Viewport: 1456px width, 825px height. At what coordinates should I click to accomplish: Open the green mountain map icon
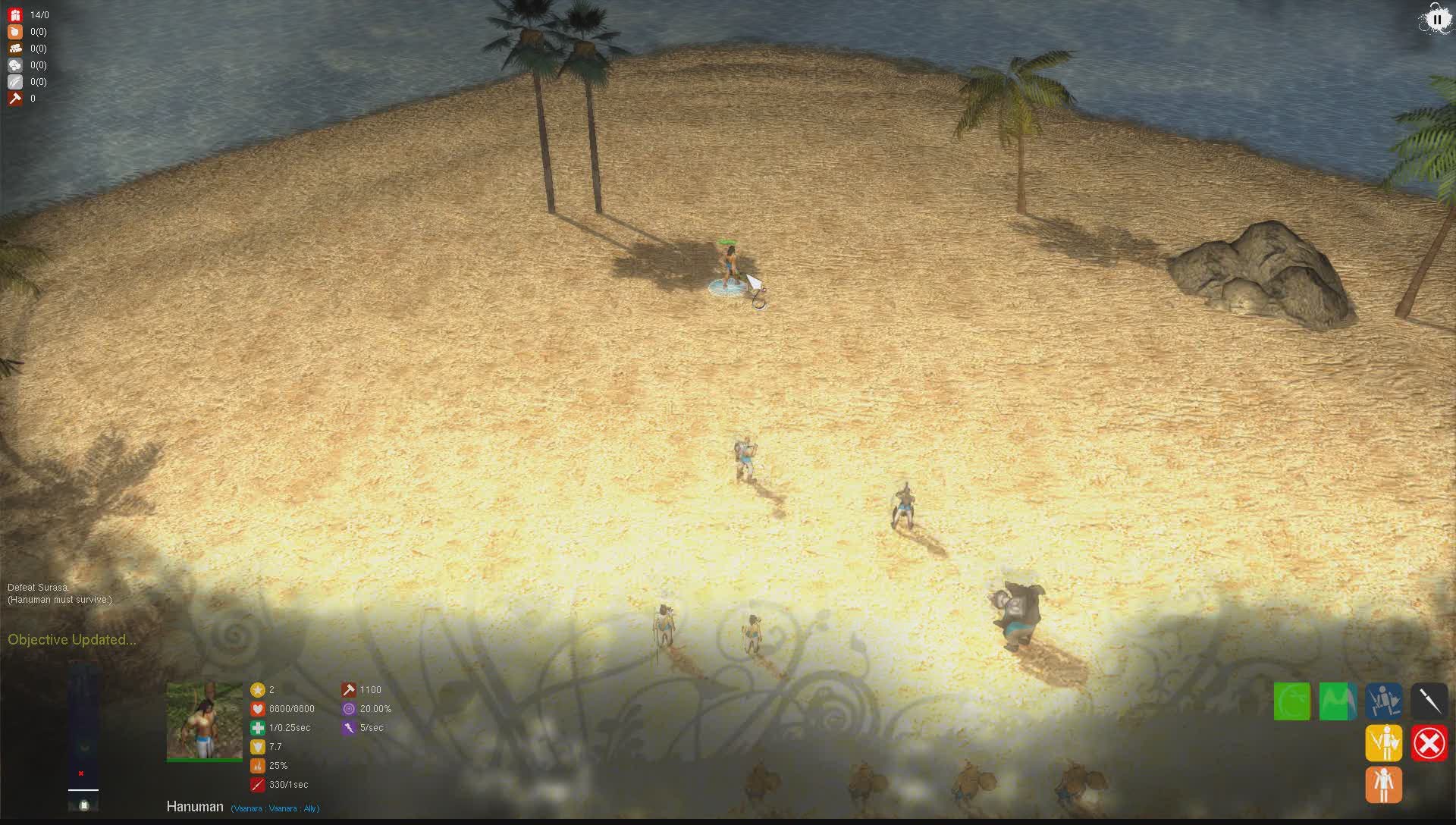[x=1338, y=701]
